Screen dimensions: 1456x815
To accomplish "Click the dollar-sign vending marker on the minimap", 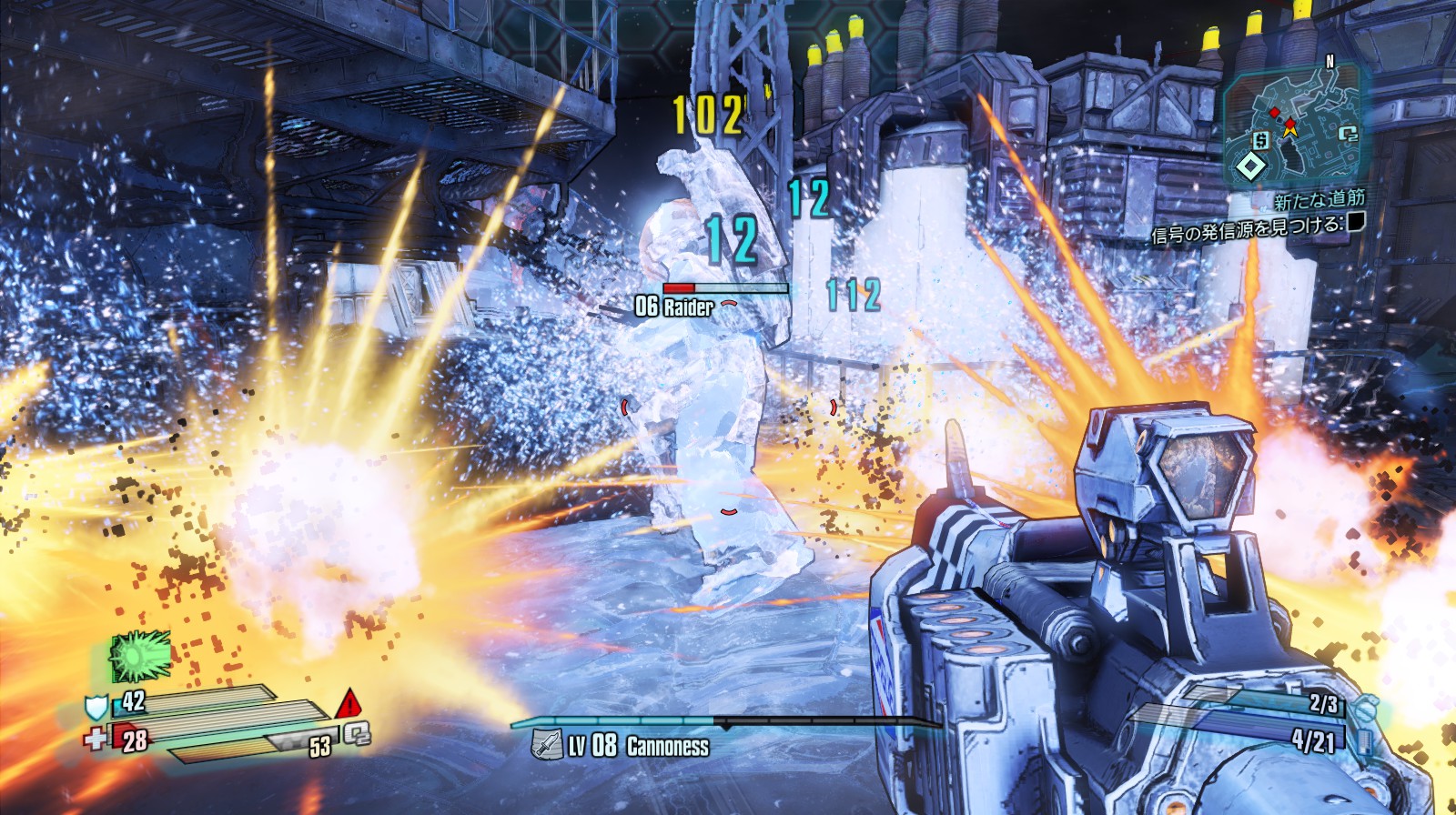I will click(x=1260, y=140).
